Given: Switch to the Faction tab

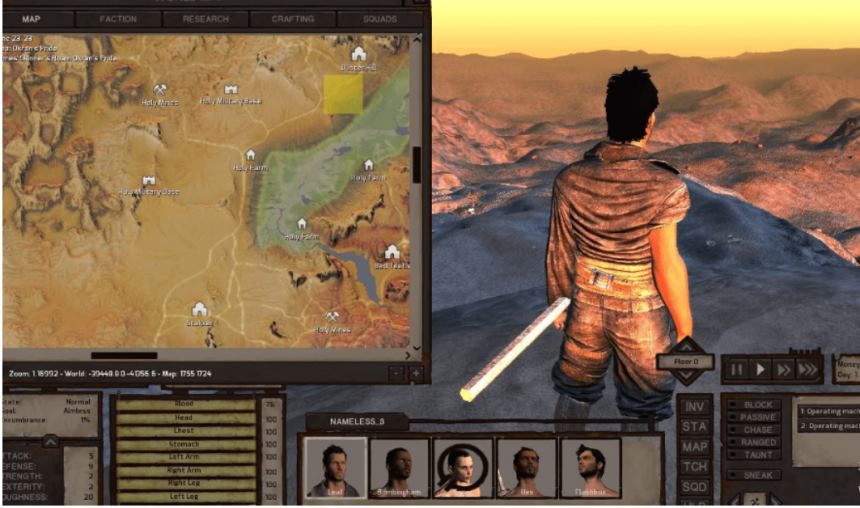Looking at the screenshot, I should tap(118, 19).
